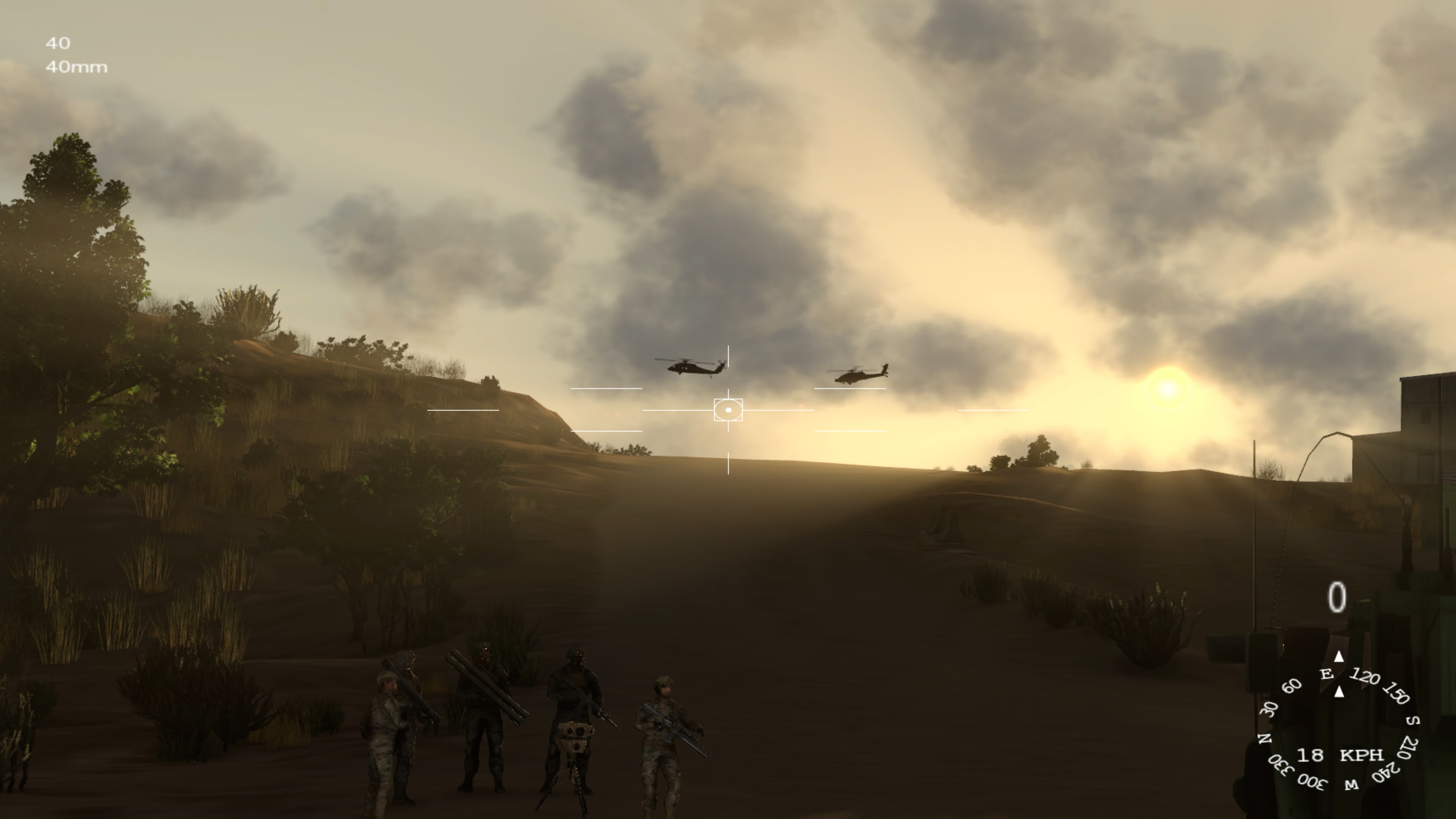
Task: Select the ammo count reading 40
Action: tap(59, 44)
